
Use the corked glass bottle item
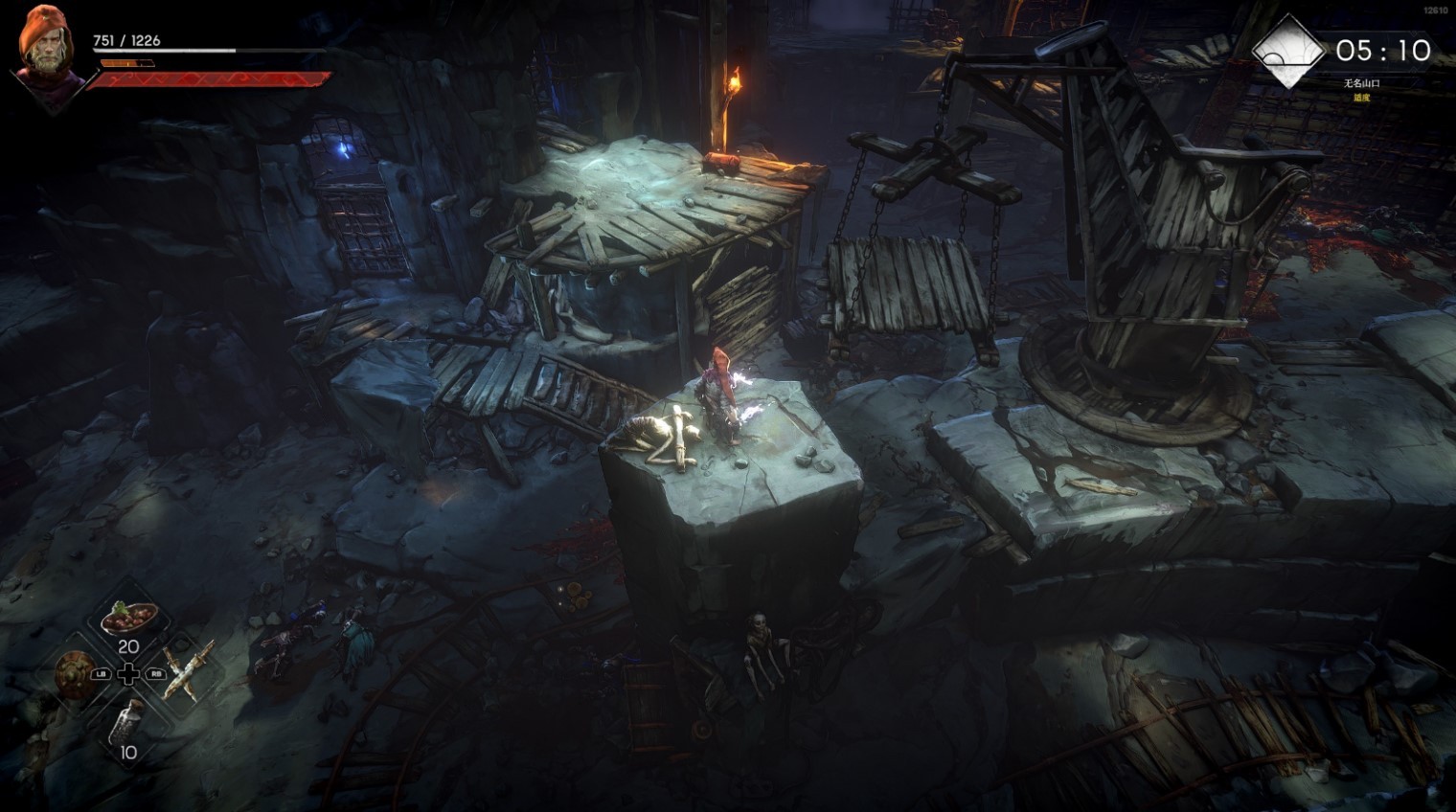pos(127,719)
